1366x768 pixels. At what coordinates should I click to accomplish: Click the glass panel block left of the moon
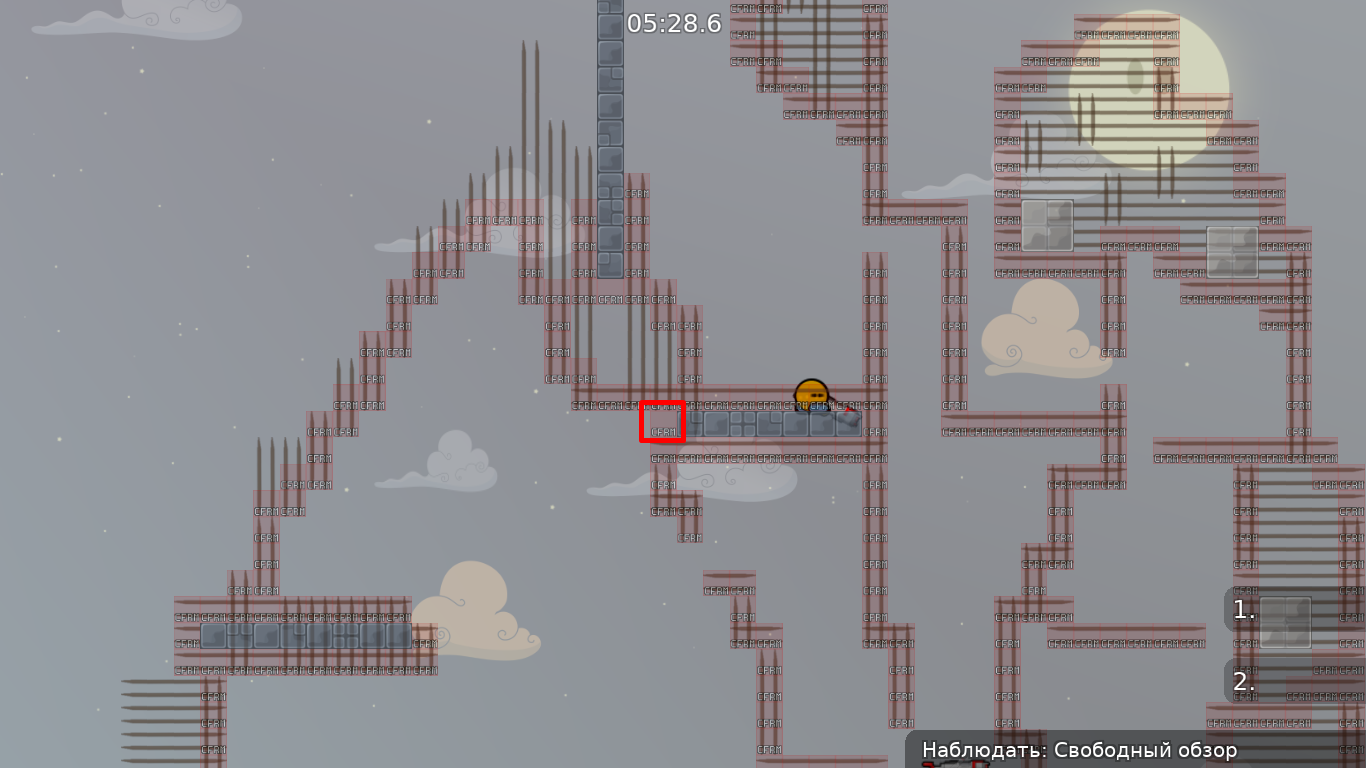click(x=1046, y=227)
